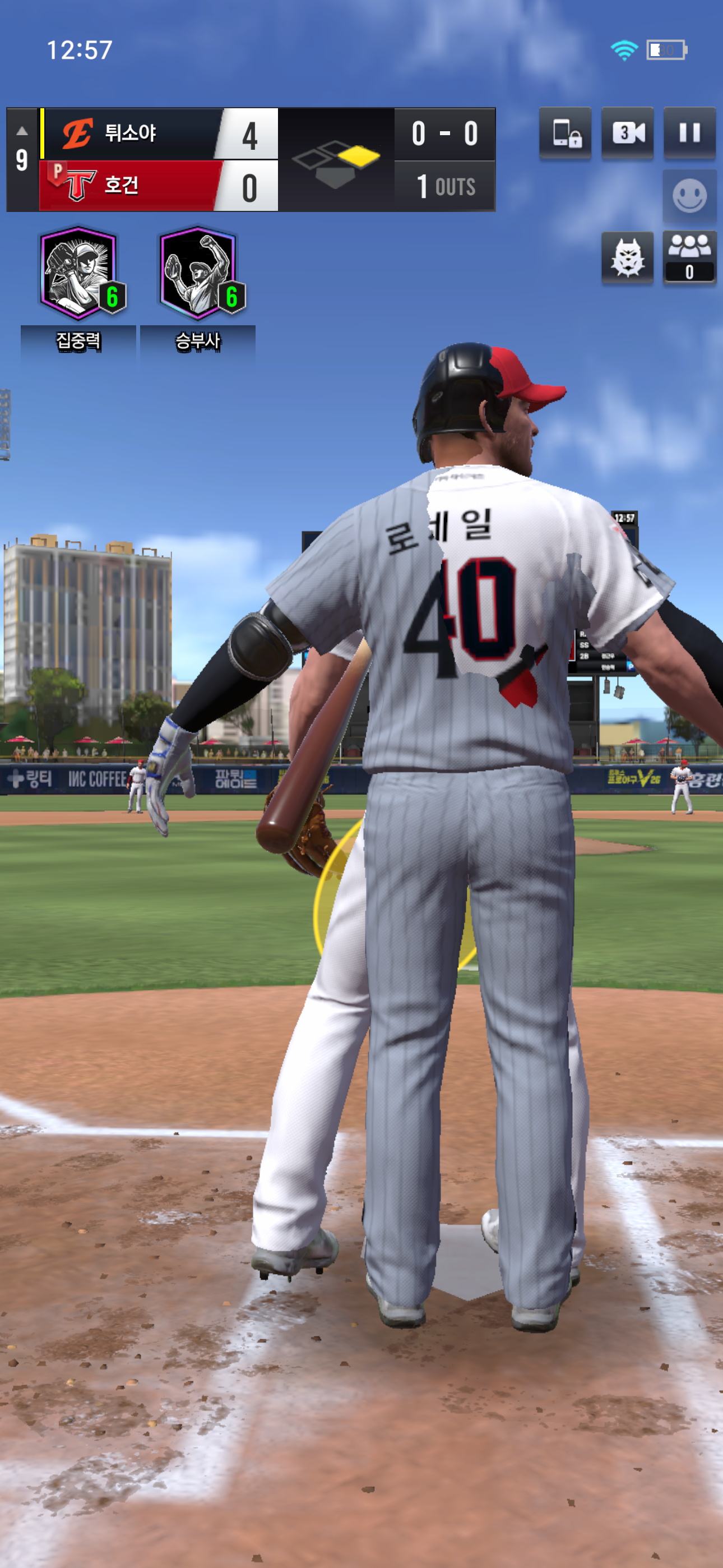Pause the game
Image resolution: width=723 pixels, height=1568 pixels.
[689, 133]
